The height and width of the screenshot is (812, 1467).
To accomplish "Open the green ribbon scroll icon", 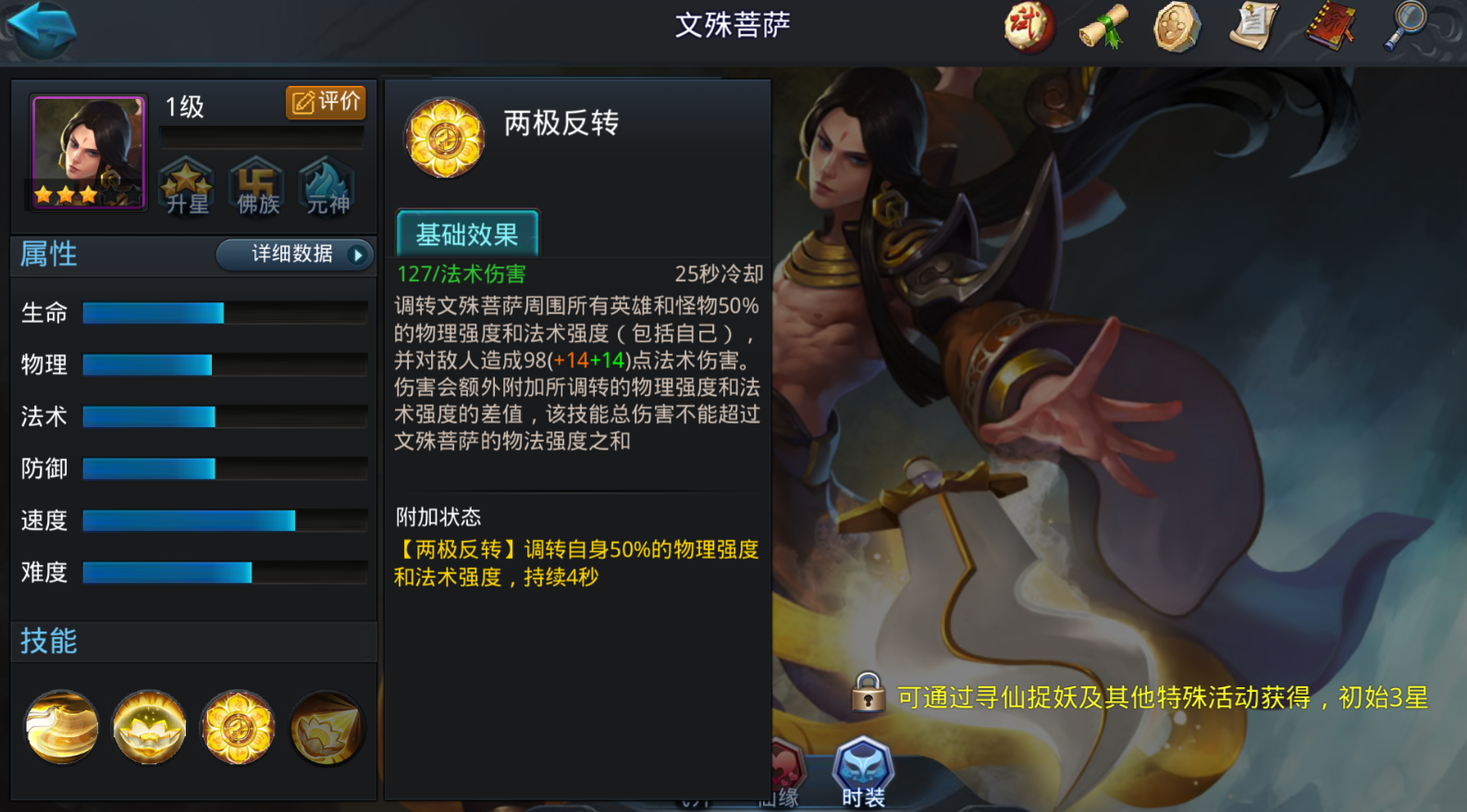I will coord(1103,28).
